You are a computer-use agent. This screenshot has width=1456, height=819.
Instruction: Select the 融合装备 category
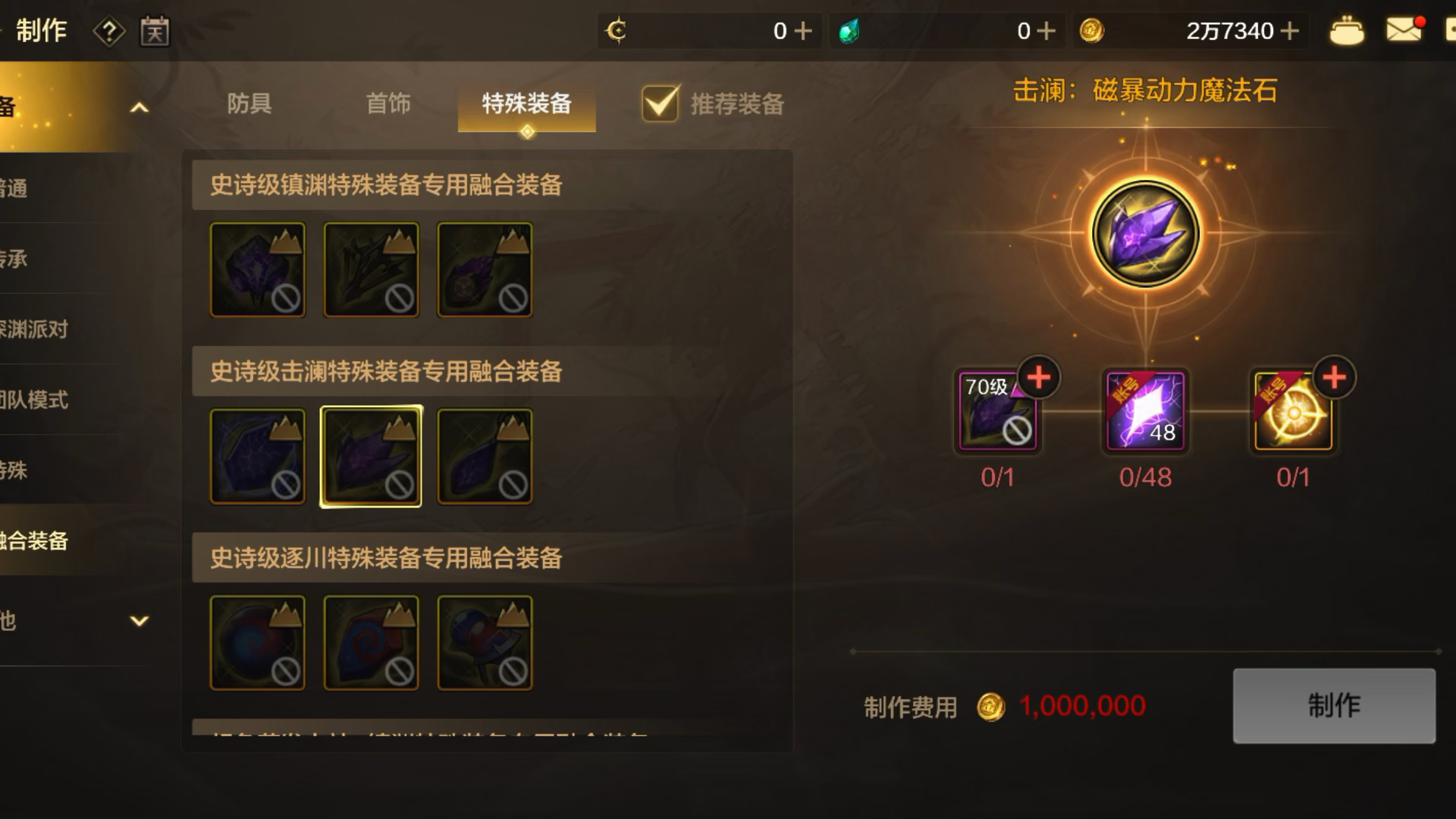34,541
